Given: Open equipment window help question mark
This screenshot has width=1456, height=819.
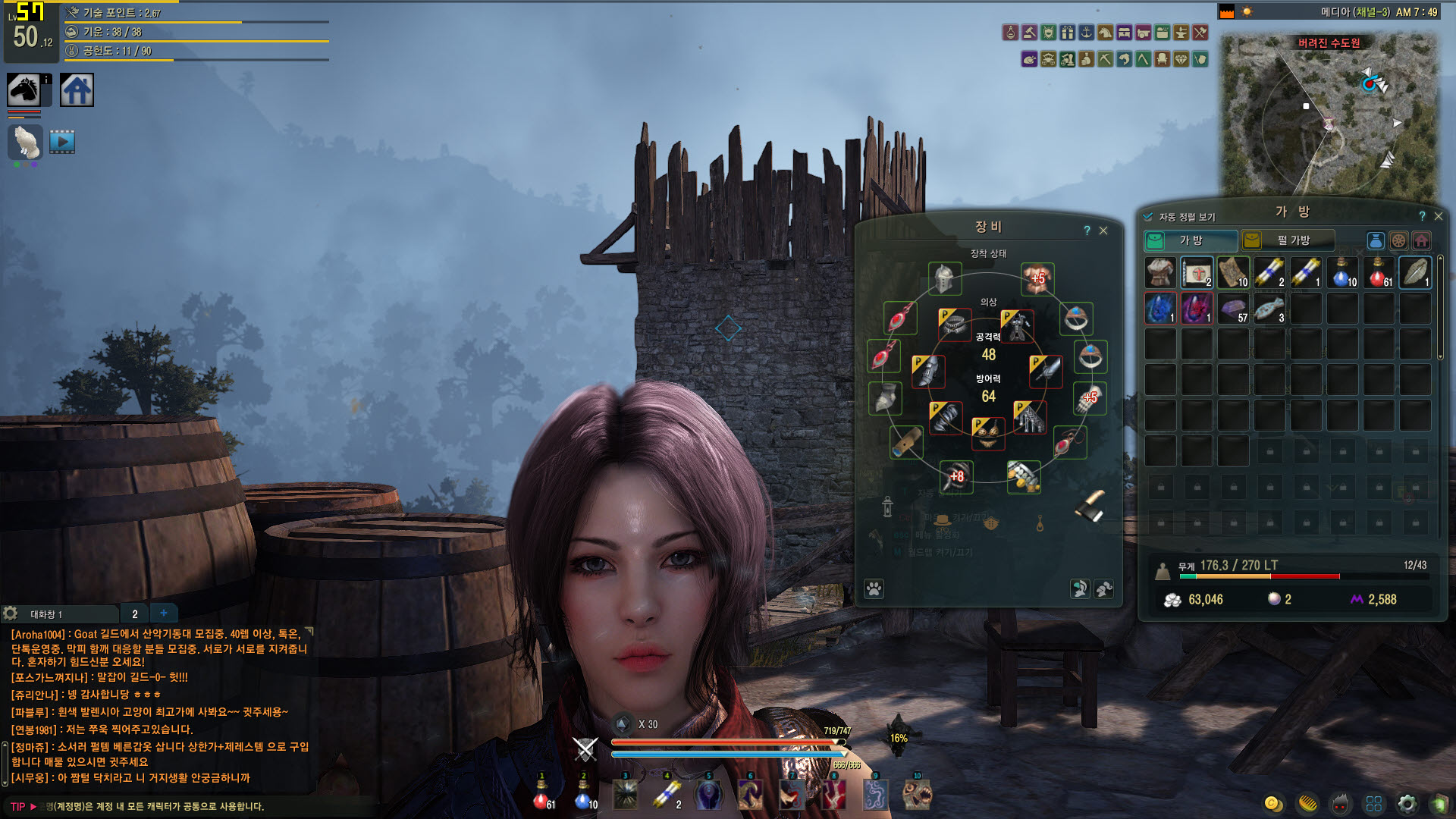Looking at the screenshot, I should [x=1087, y=231].
